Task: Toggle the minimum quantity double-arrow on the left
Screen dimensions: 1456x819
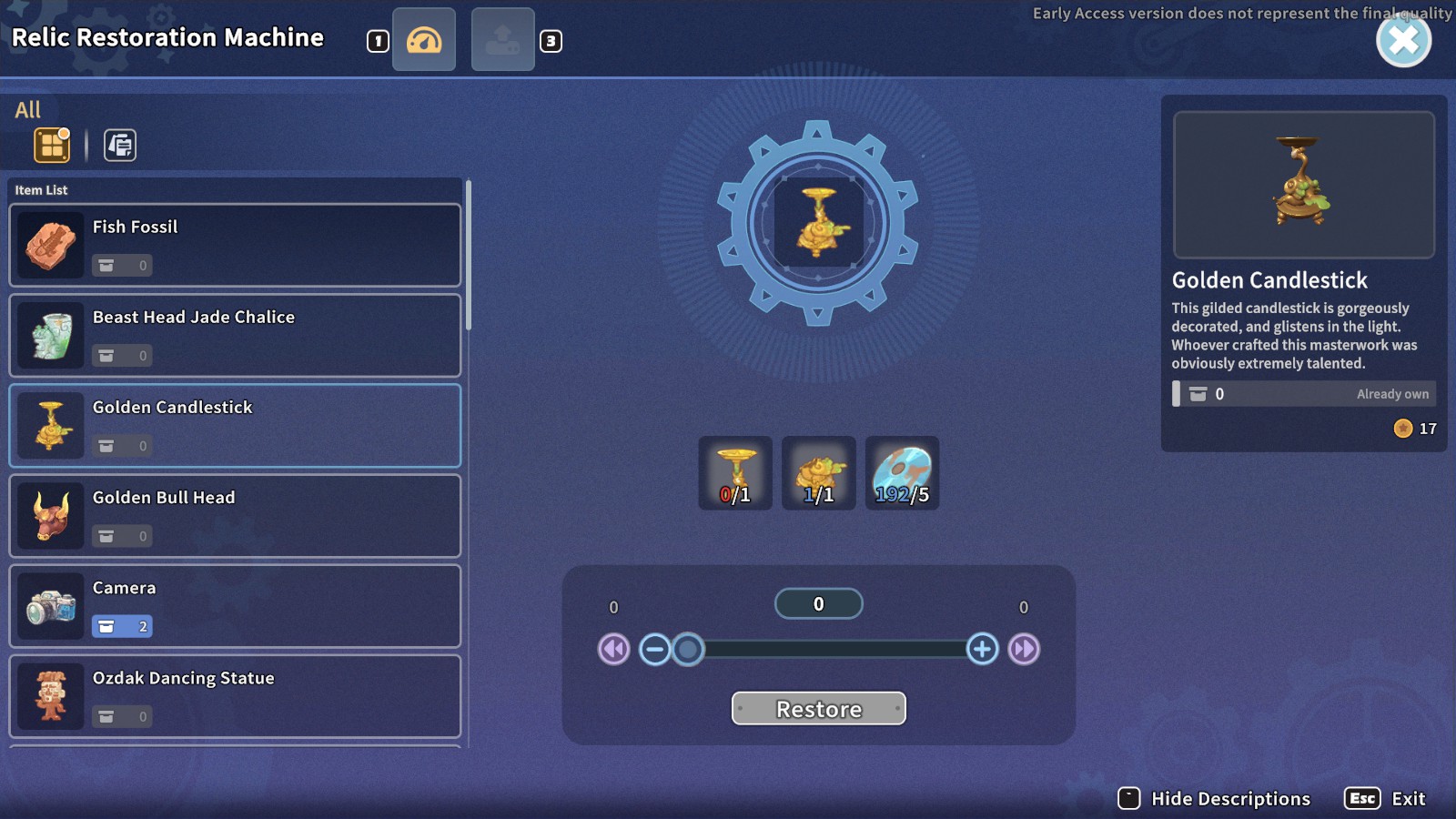Action: coord(613,649)
